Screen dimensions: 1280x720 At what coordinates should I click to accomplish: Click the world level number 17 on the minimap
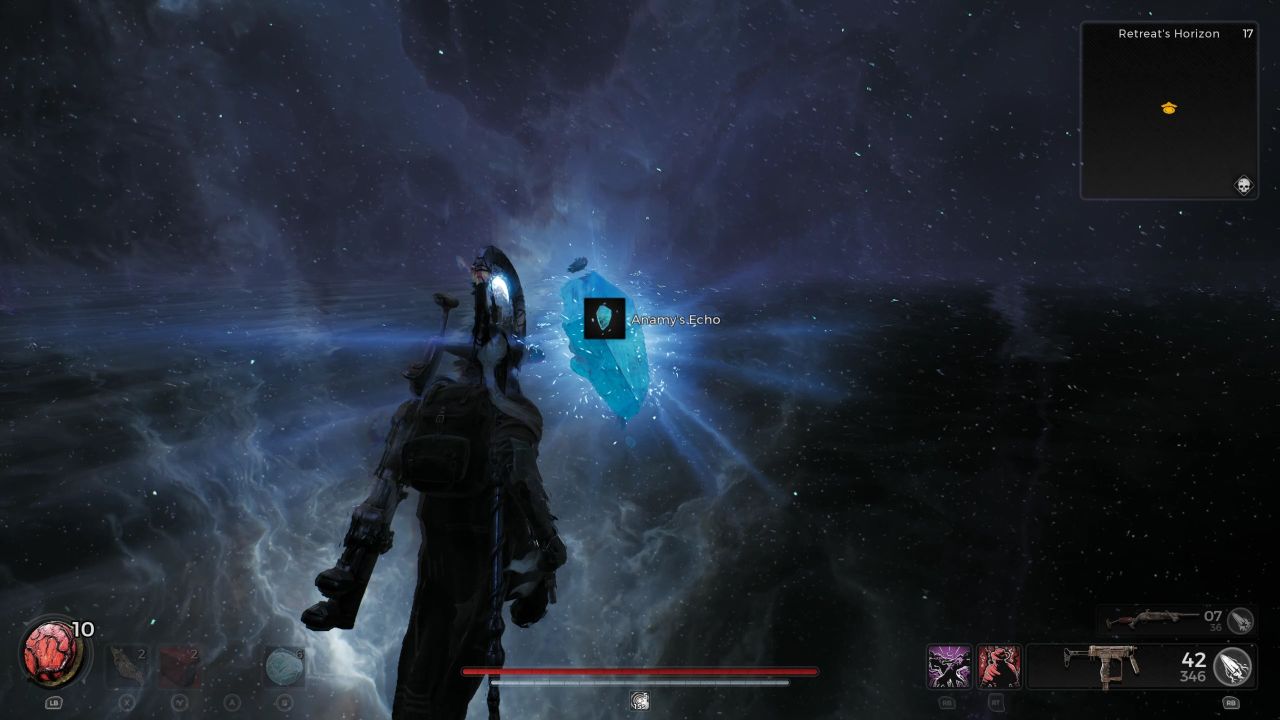(x=1249, y=33)
